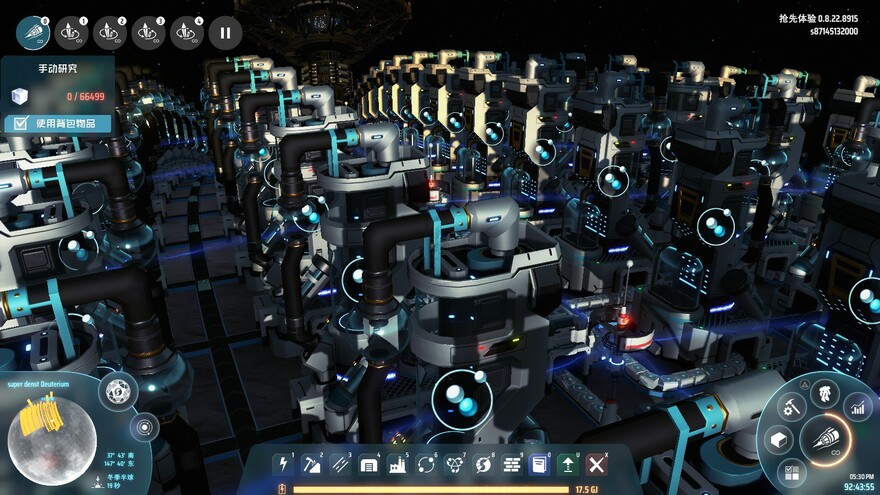Choose the factory production build category
This screenshot has width=880, height=495.
click(397, 464)
